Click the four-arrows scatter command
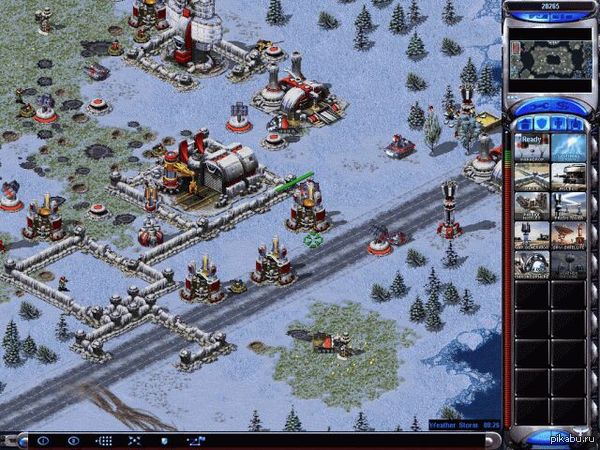 point(134,440)
